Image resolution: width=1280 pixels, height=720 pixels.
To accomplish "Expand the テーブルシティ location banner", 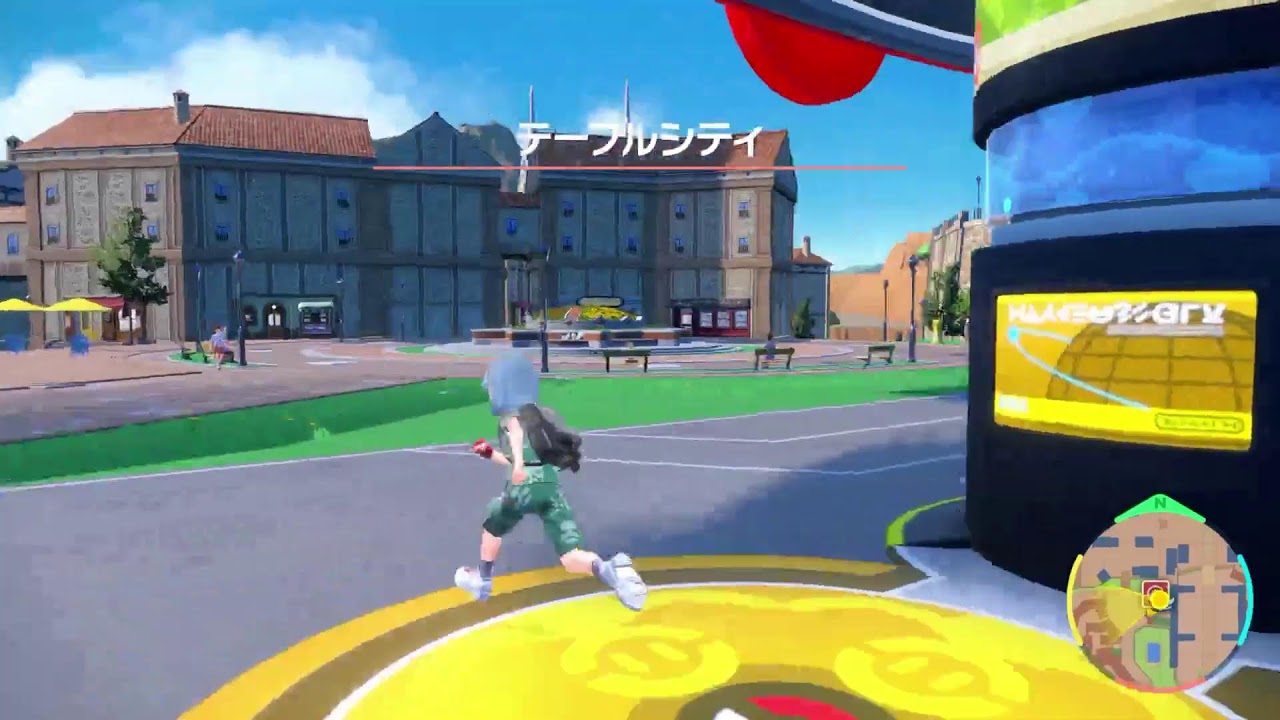I will click(640, 140).
